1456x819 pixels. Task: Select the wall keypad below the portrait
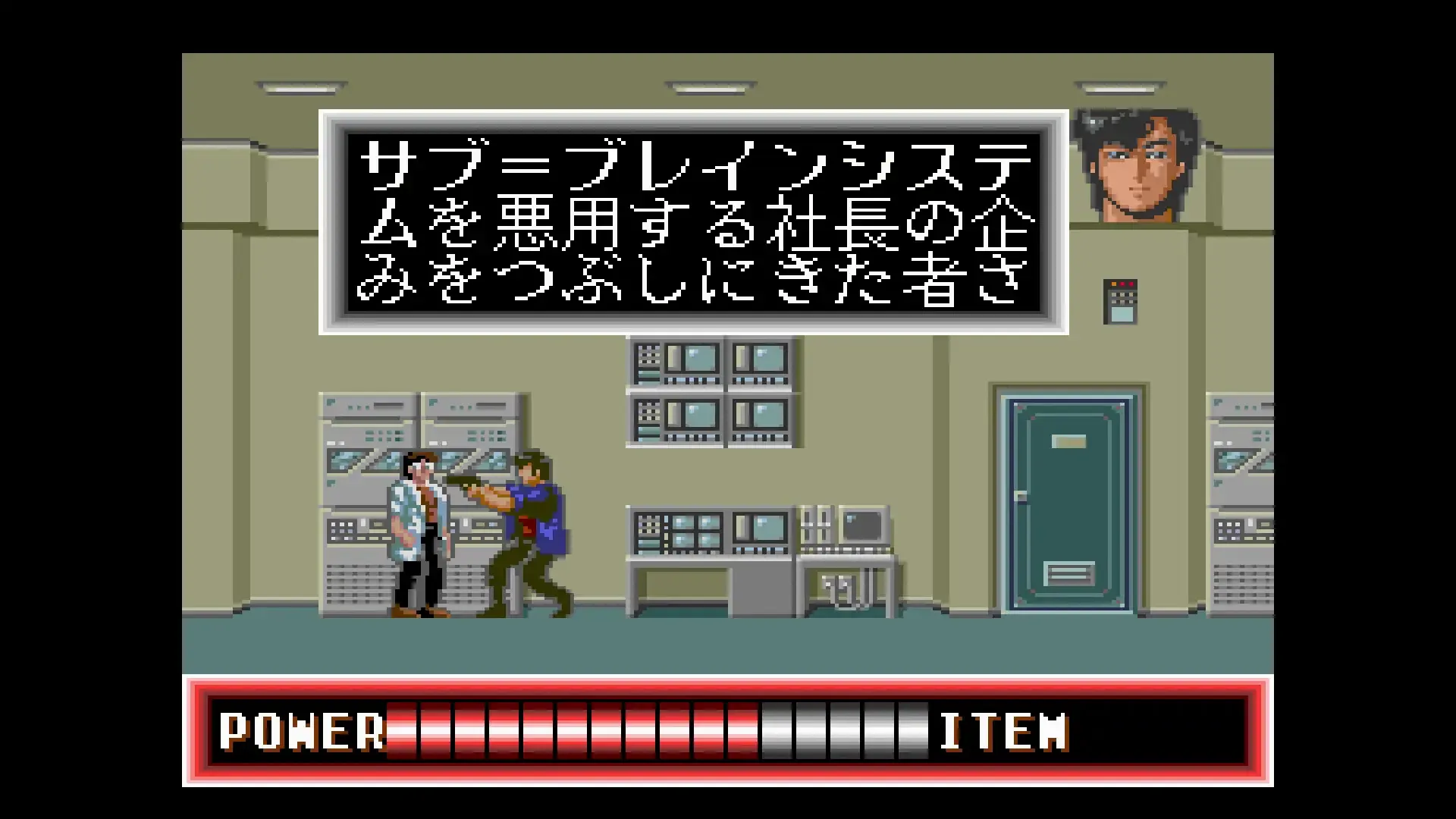(1119, 300)
